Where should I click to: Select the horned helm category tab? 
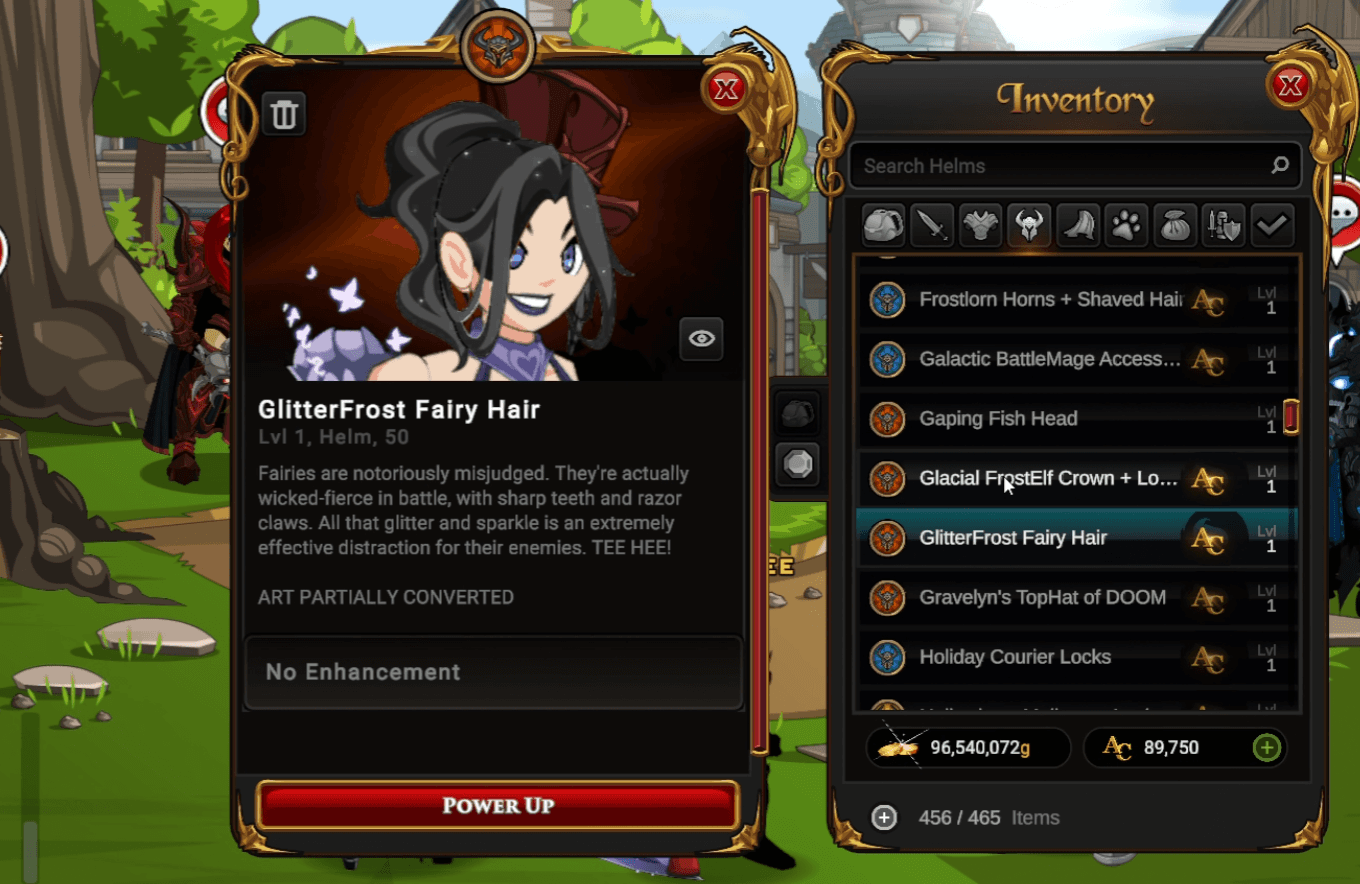[x=1029, y=226]
